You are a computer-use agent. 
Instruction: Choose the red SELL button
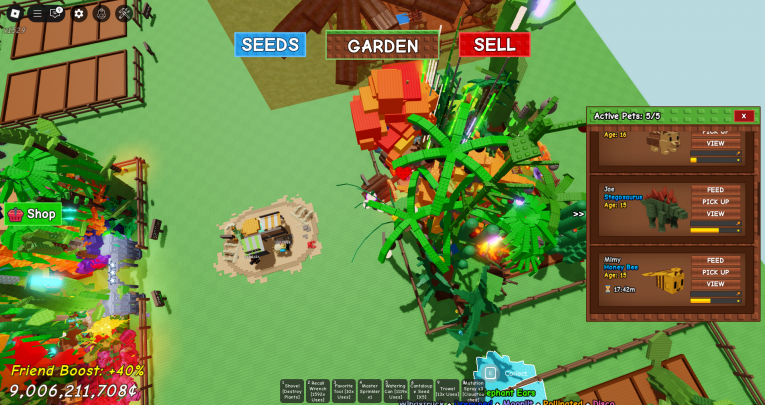click(x=494, y=45)
